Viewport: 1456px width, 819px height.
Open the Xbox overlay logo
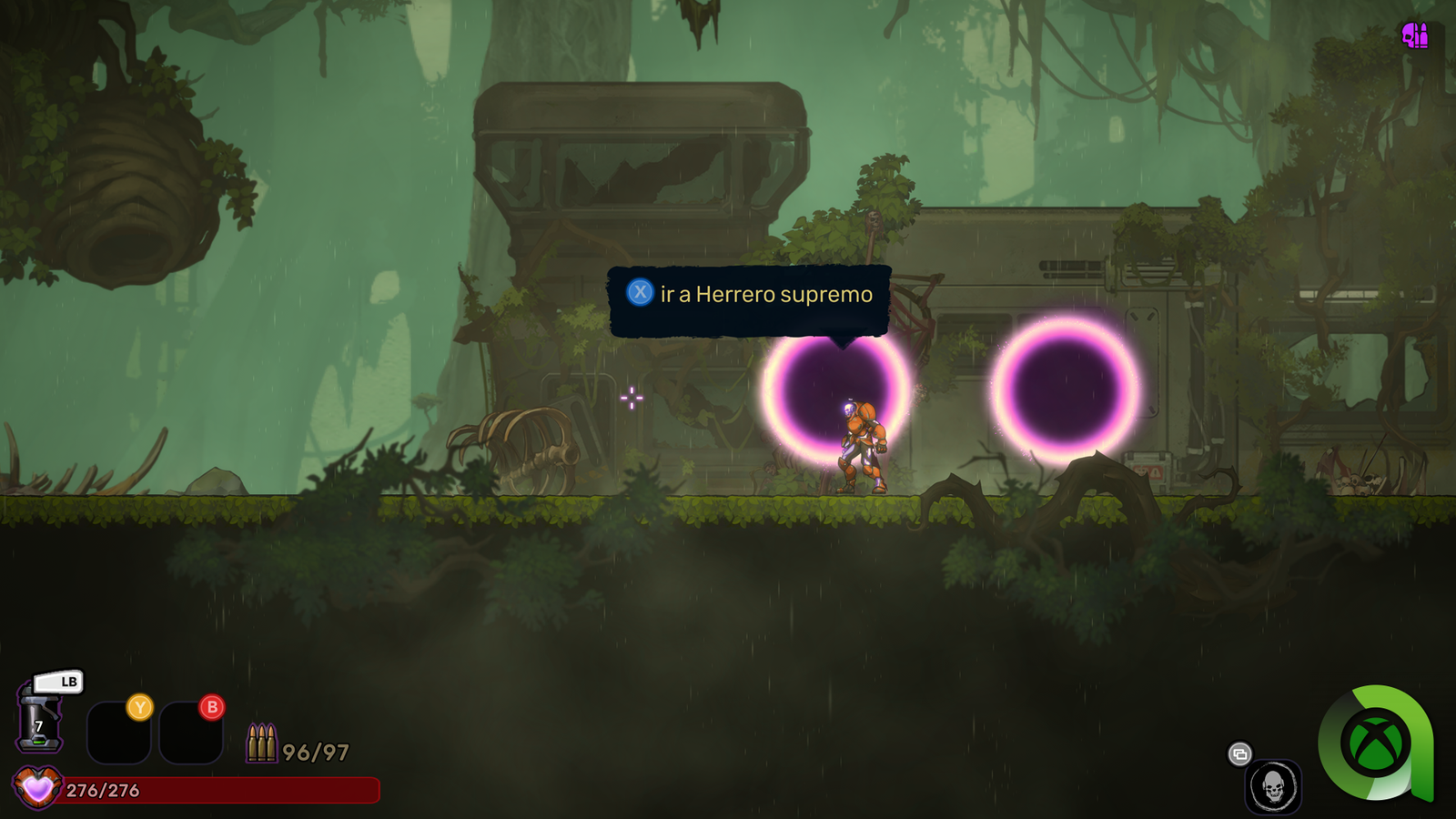click(x=1375, y=743)
